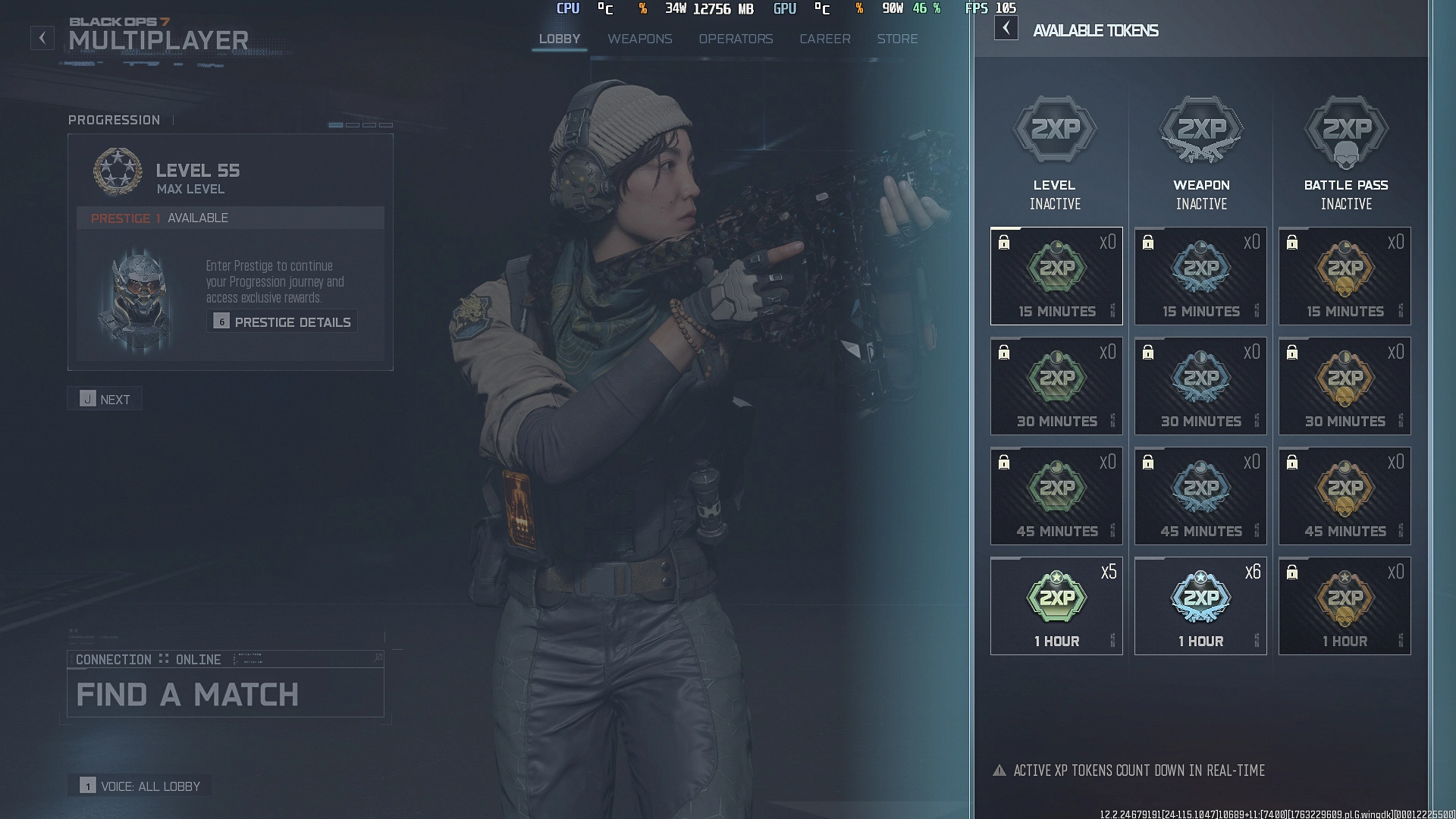This screenshot has width=1456, height=819.
Task: Click the Battle Pass 2XP 15 minutes token
Action: click(x=1345, y=275)
